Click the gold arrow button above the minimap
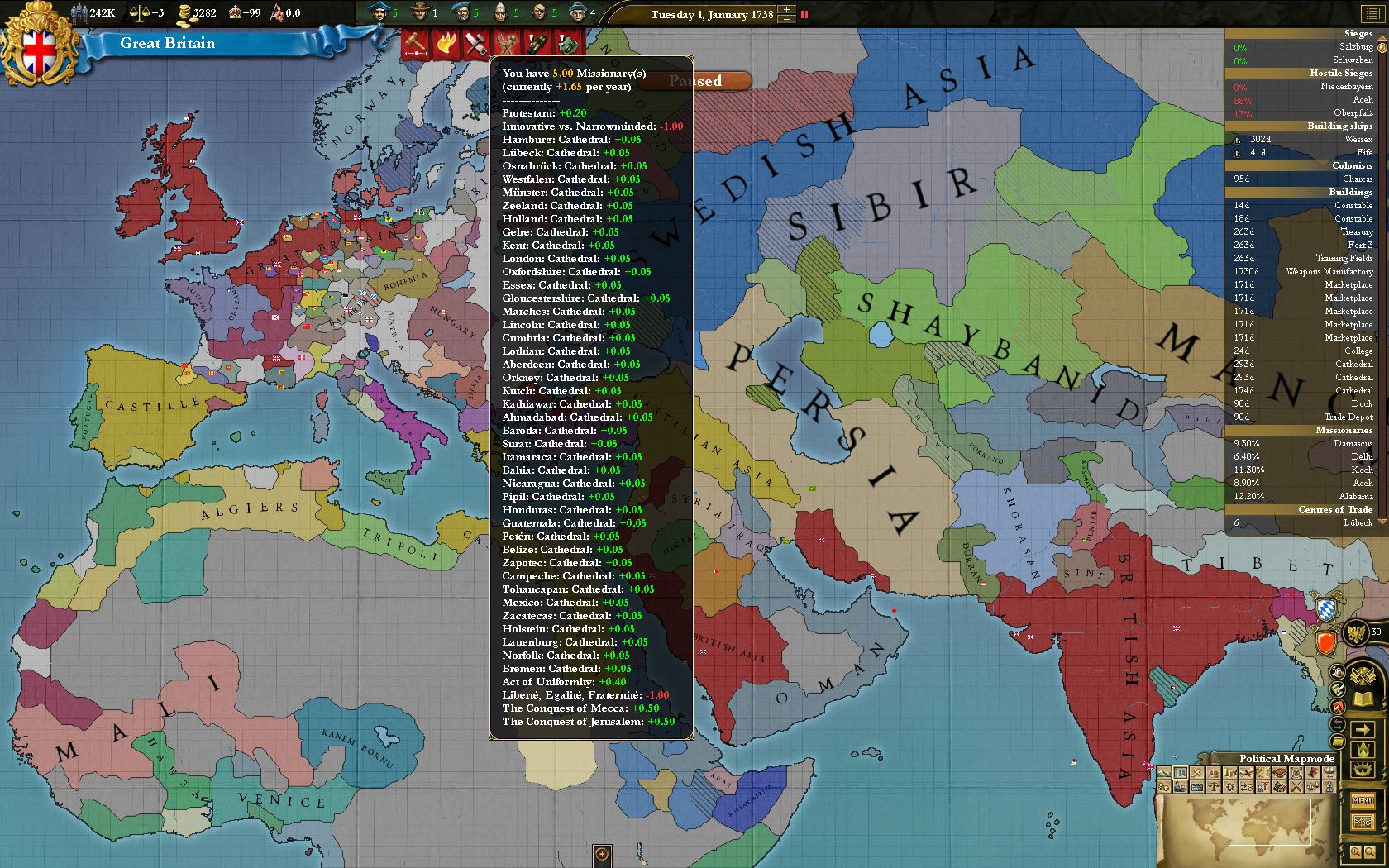Viewport: 1389px width, 868px height. 1363,730
